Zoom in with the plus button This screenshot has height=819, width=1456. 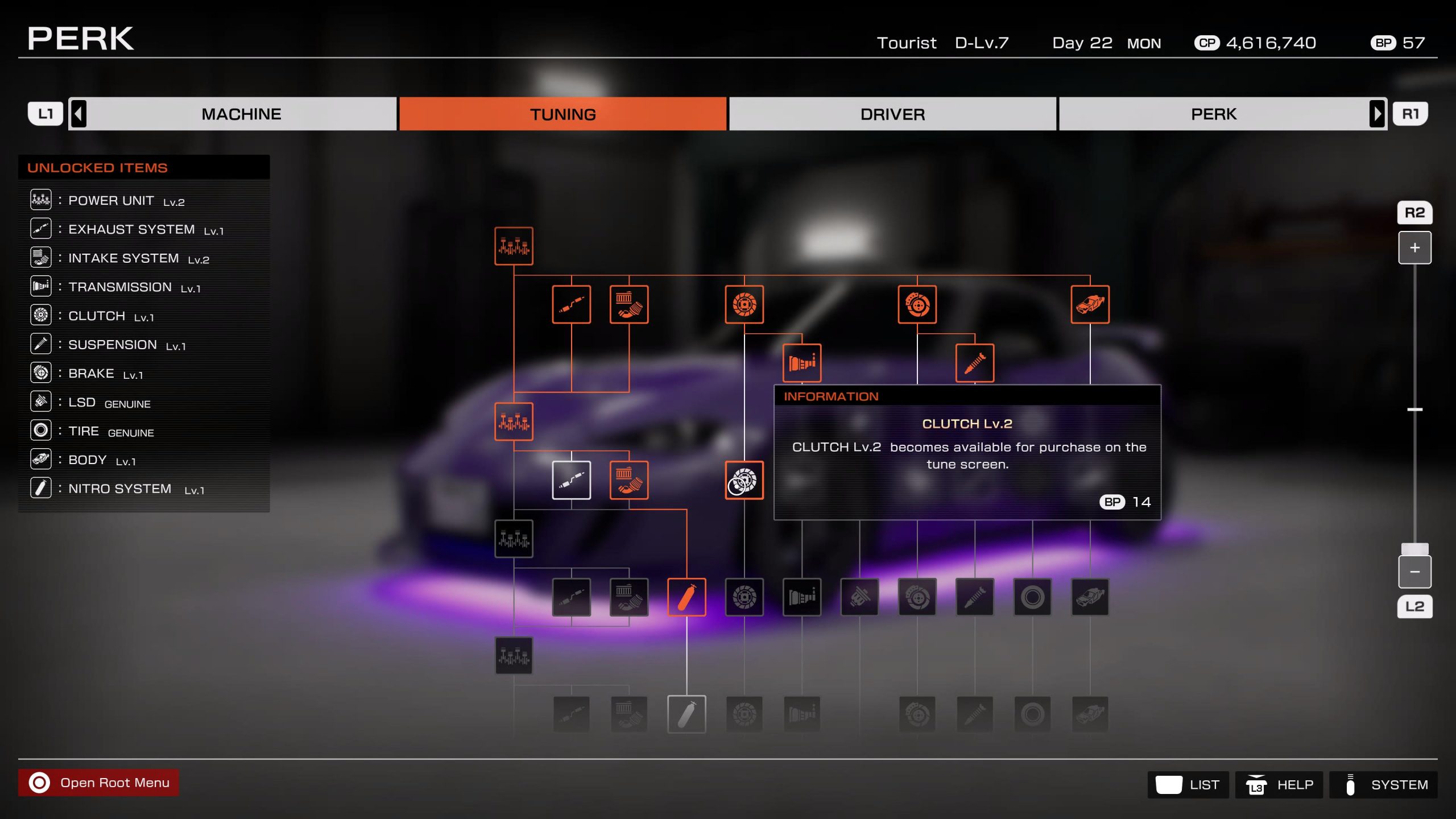tap(1414, 248)
